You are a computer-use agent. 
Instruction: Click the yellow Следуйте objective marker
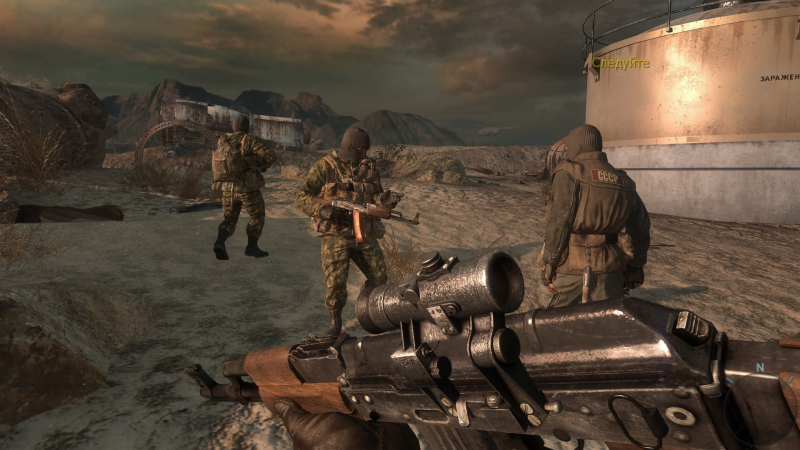coord(621,63)
